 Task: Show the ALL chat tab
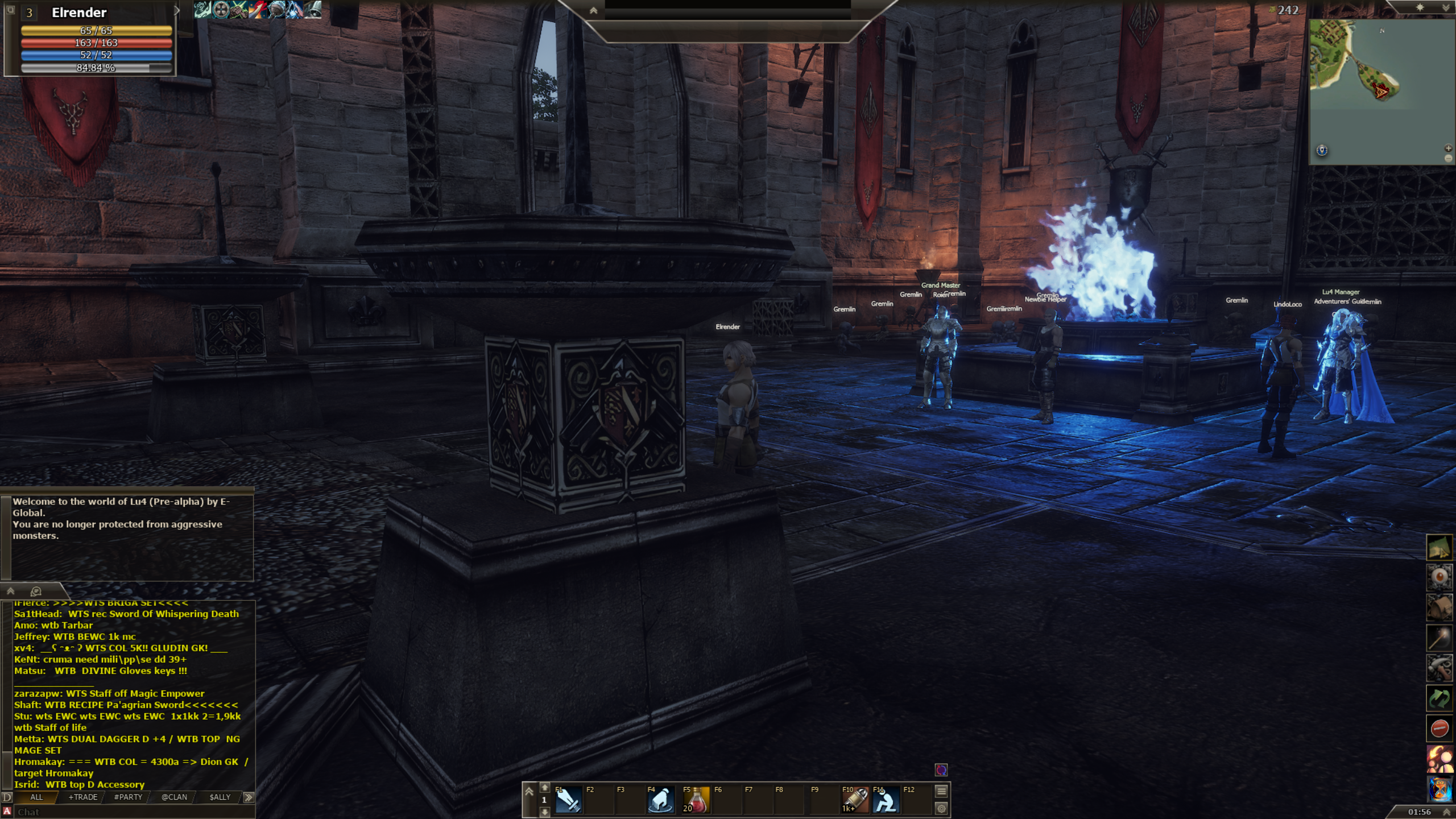click(x=36, y=797)
